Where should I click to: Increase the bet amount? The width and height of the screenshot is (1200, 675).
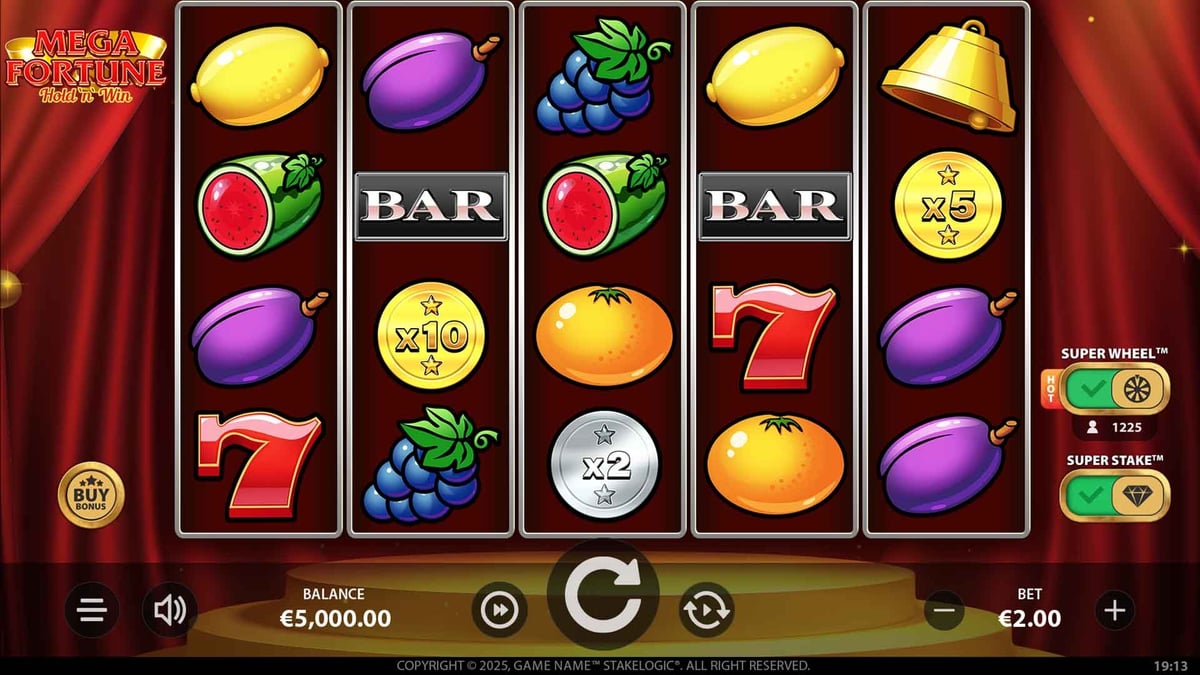click(1115, 609)
